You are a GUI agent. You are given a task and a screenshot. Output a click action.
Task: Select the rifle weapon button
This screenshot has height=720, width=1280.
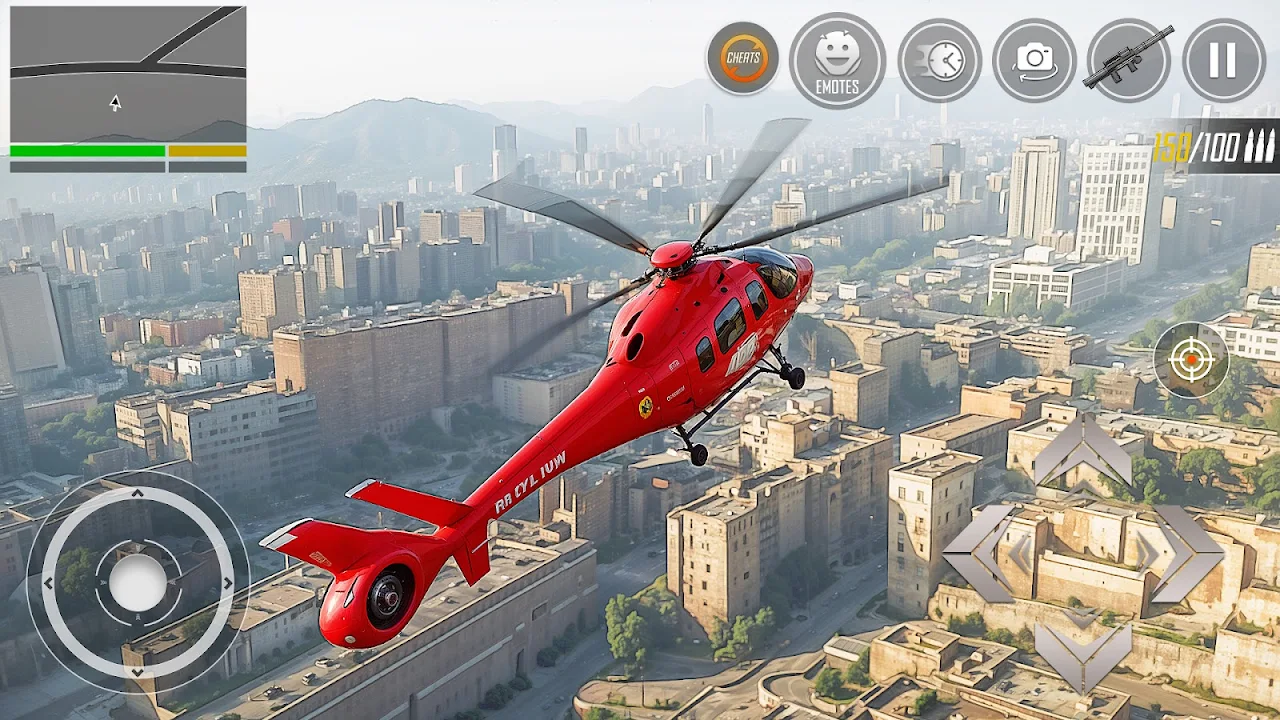tap(1129, 60)
